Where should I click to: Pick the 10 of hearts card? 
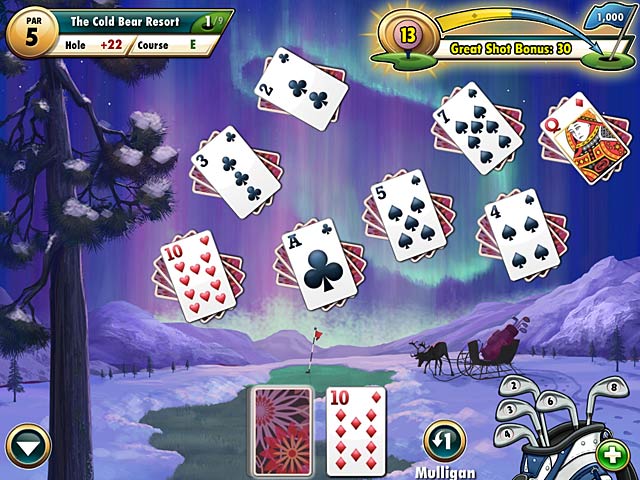pyautogui.click(x=197, y=275)
